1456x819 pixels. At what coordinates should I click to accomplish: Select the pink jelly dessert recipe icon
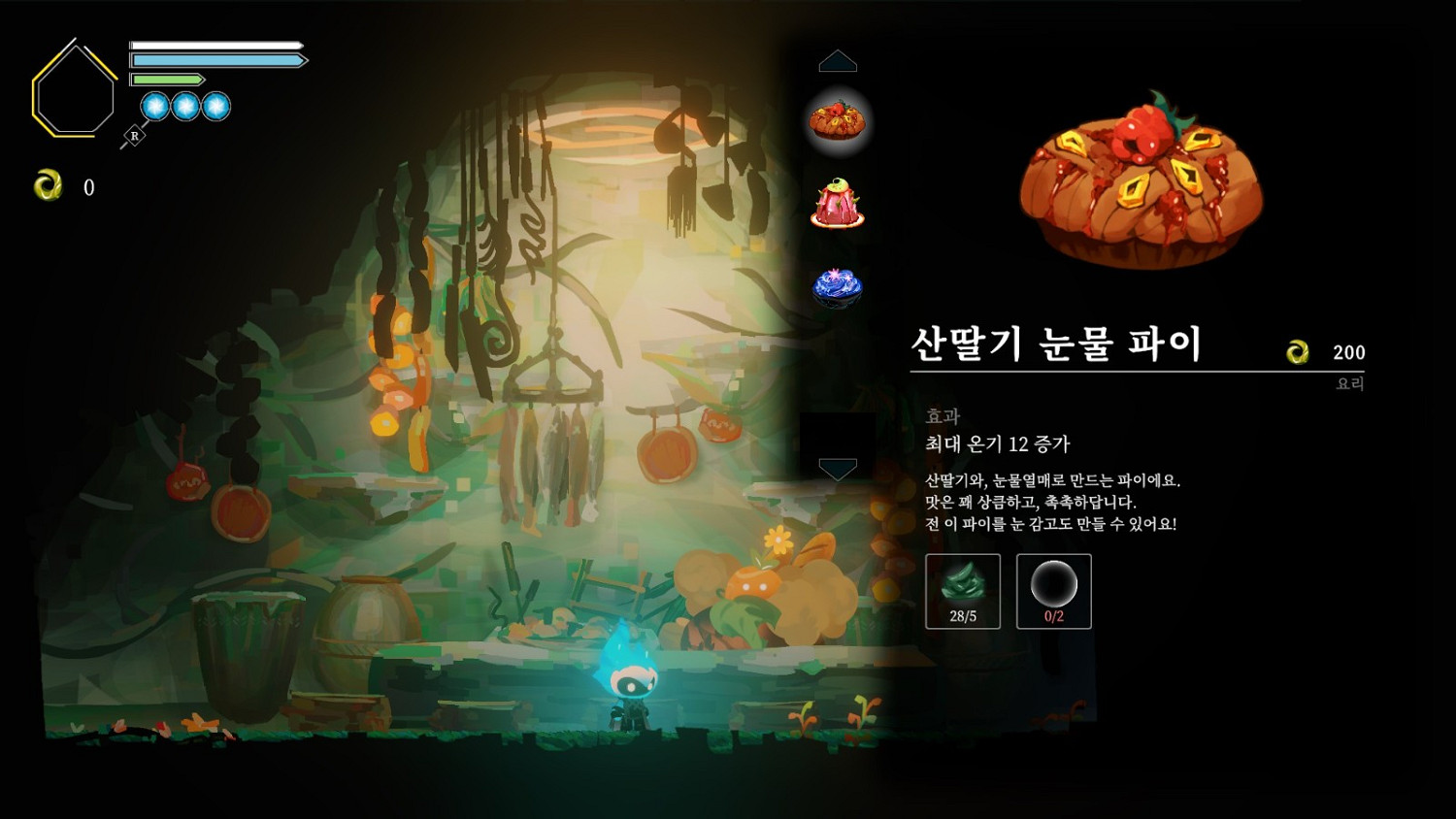839,204
